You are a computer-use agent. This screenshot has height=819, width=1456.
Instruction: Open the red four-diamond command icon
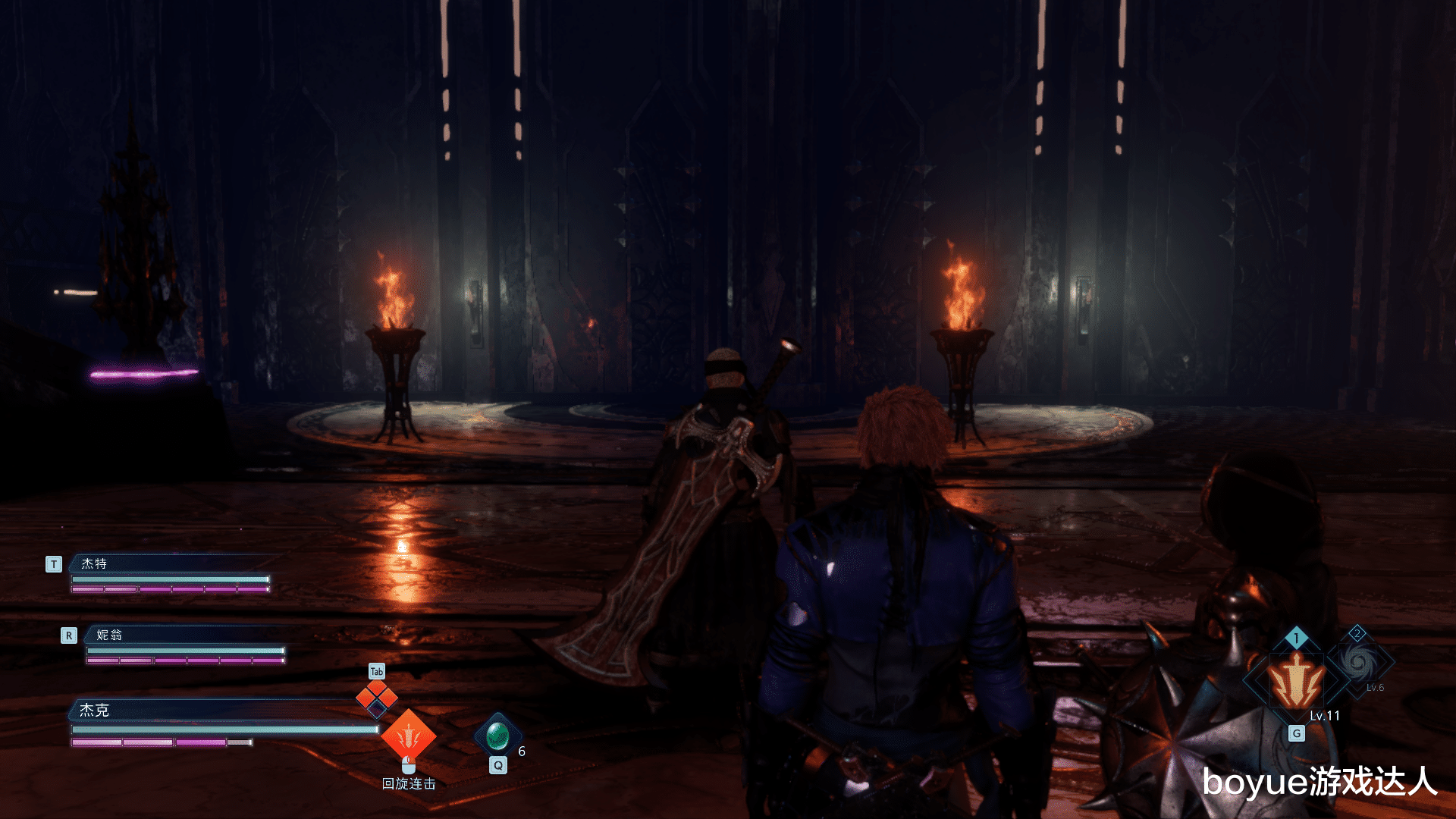click(377, 698)
